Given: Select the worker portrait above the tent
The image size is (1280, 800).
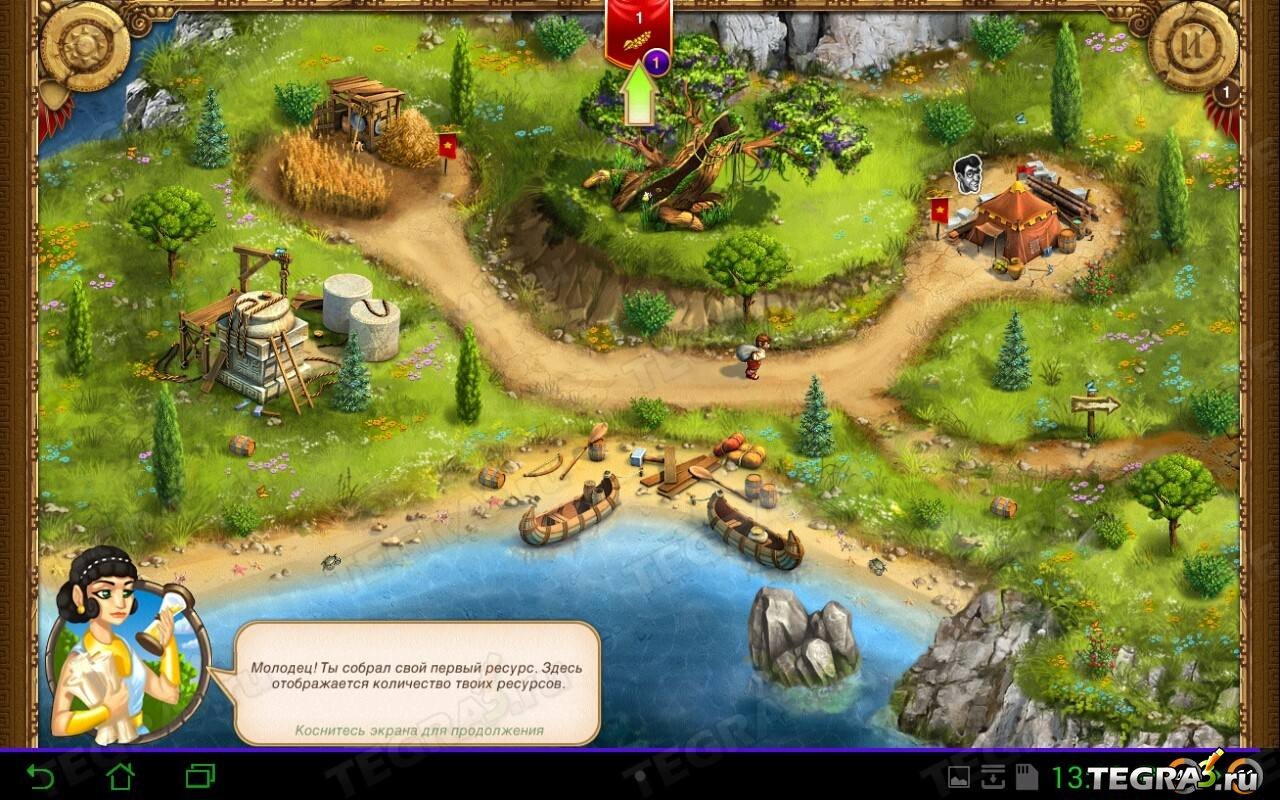Looking at the screenshot, I should [967, 171].
